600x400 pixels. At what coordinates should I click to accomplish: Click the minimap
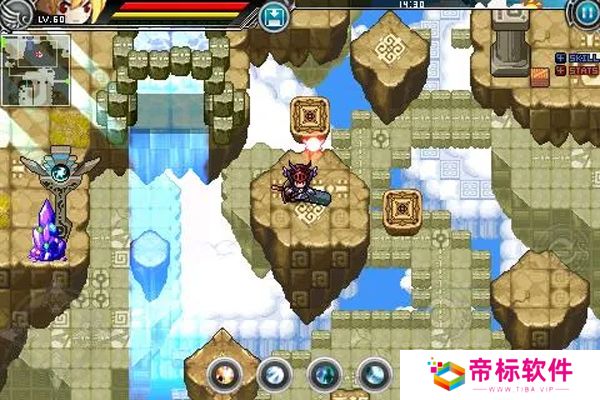[x=36, y=70]
